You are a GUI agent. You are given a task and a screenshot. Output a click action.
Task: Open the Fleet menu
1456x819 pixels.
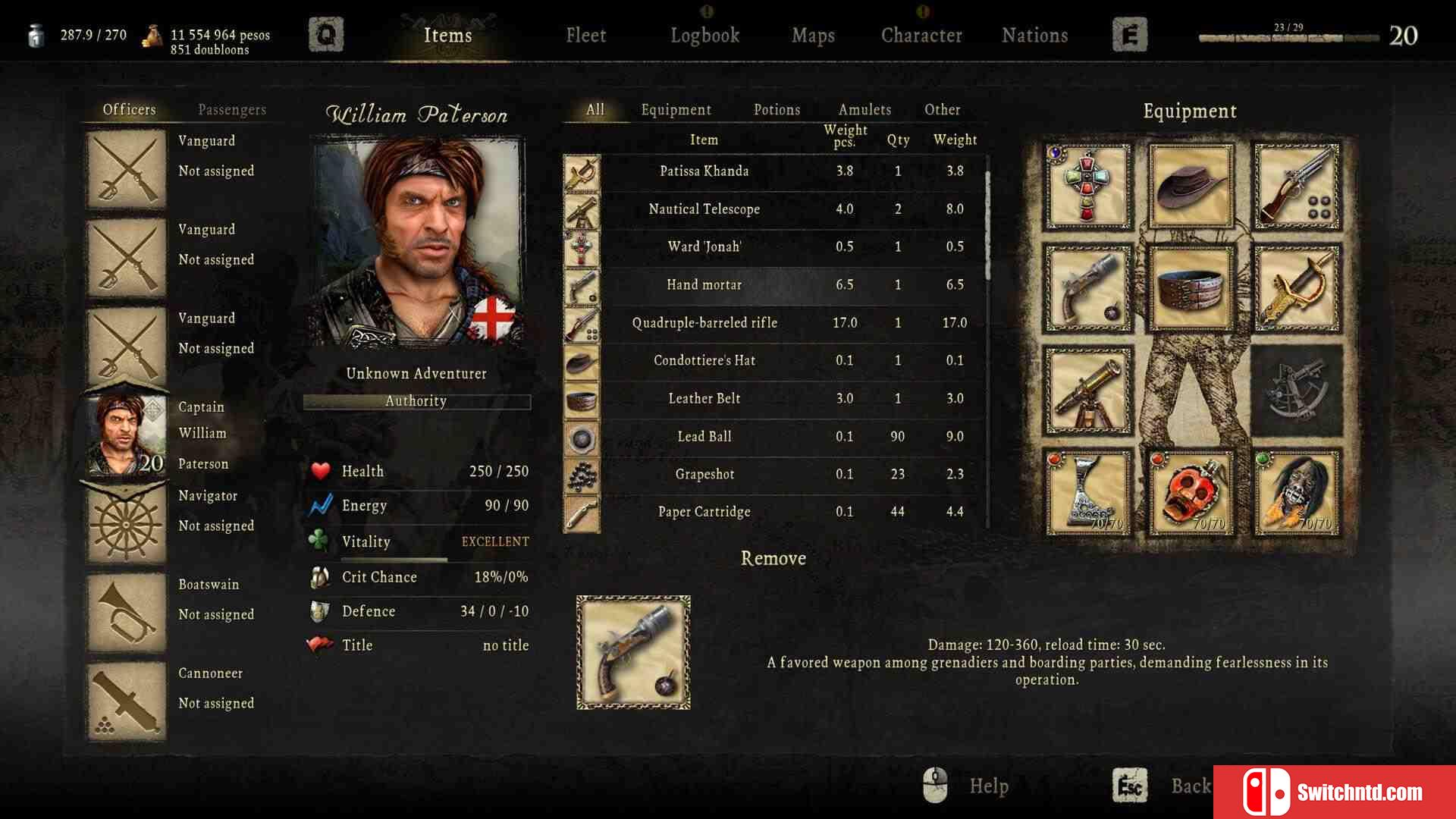(x=585, y=36)
